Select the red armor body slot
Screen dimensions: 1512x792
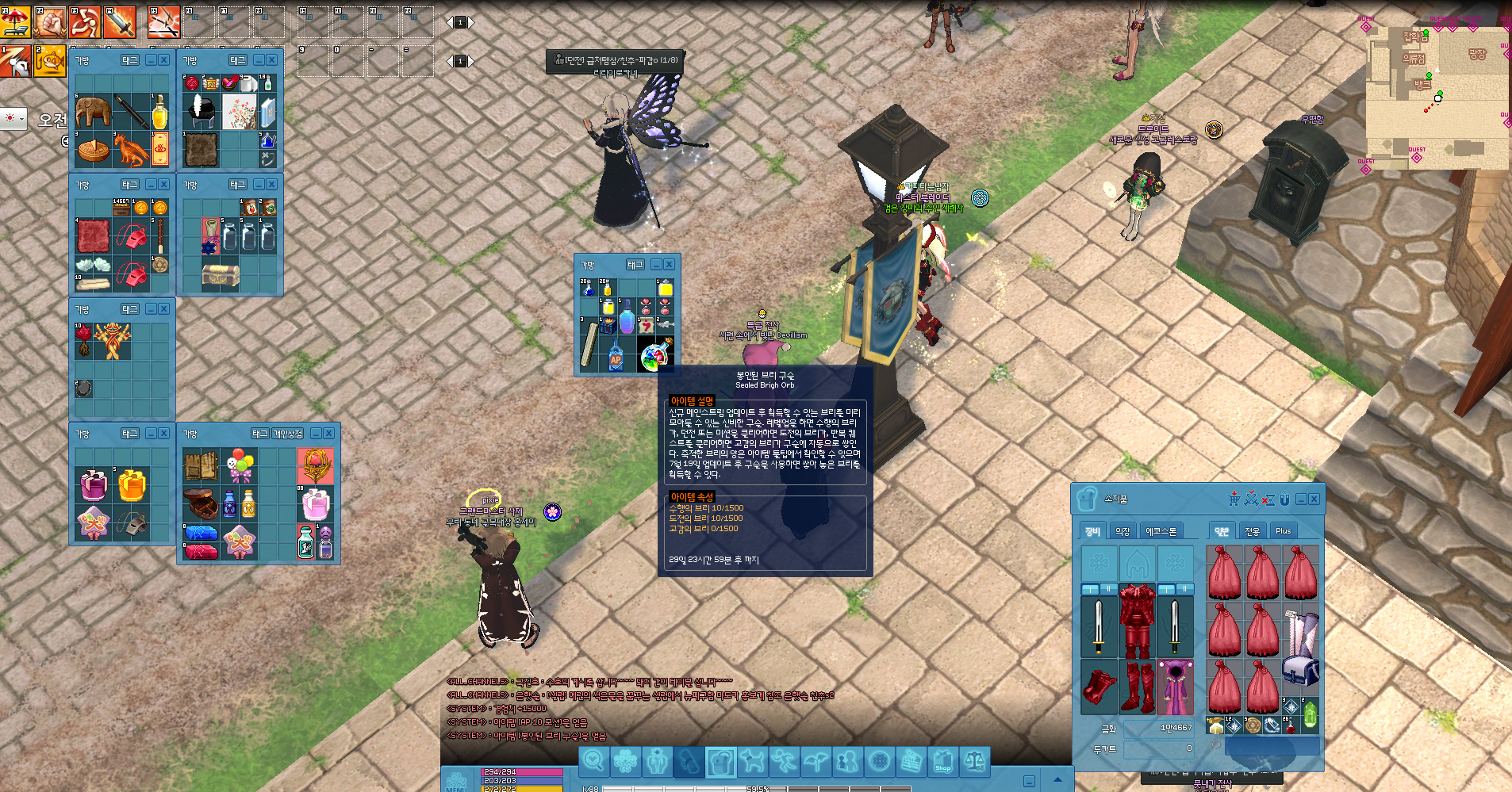pos(1137,621)
